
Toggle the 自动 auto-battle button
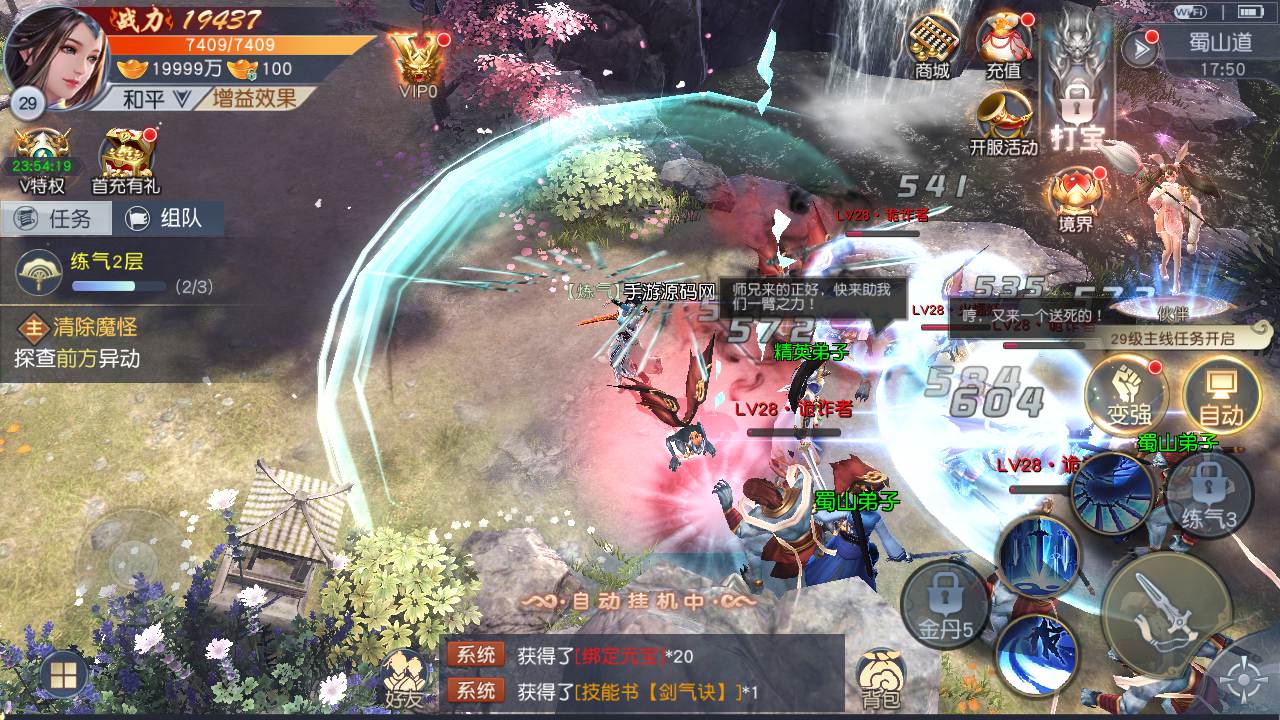[x=1220, y=394]
